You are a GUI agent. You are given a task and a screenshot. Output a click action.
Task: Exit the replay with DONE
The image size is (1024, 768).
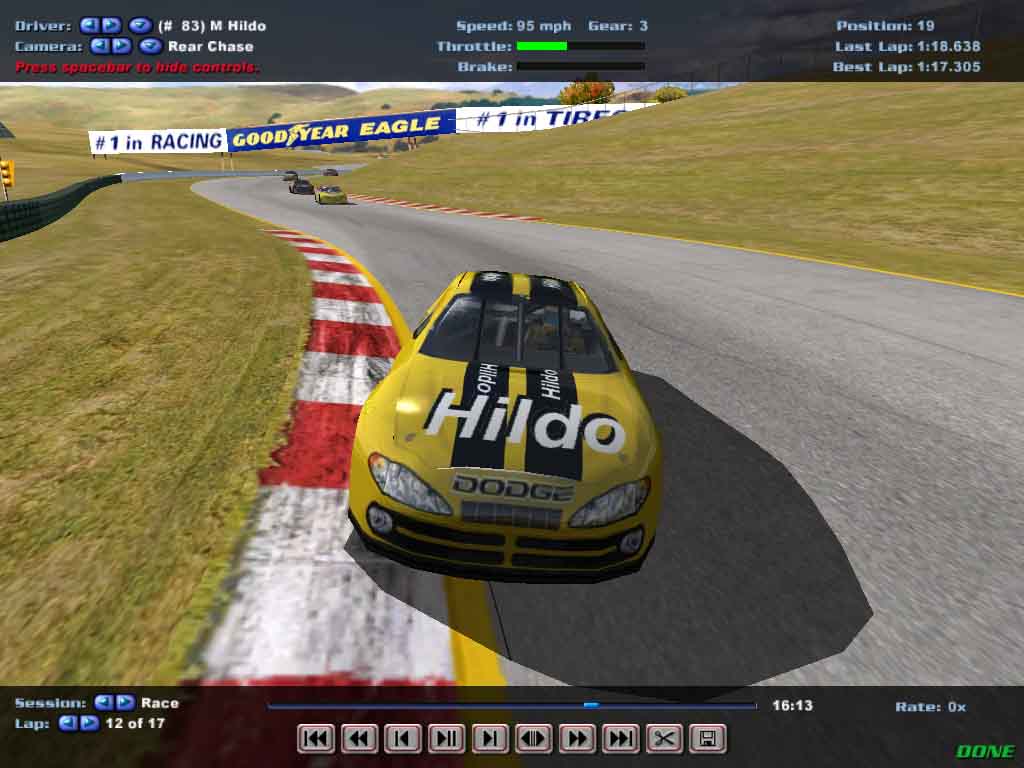pos(984,751)
